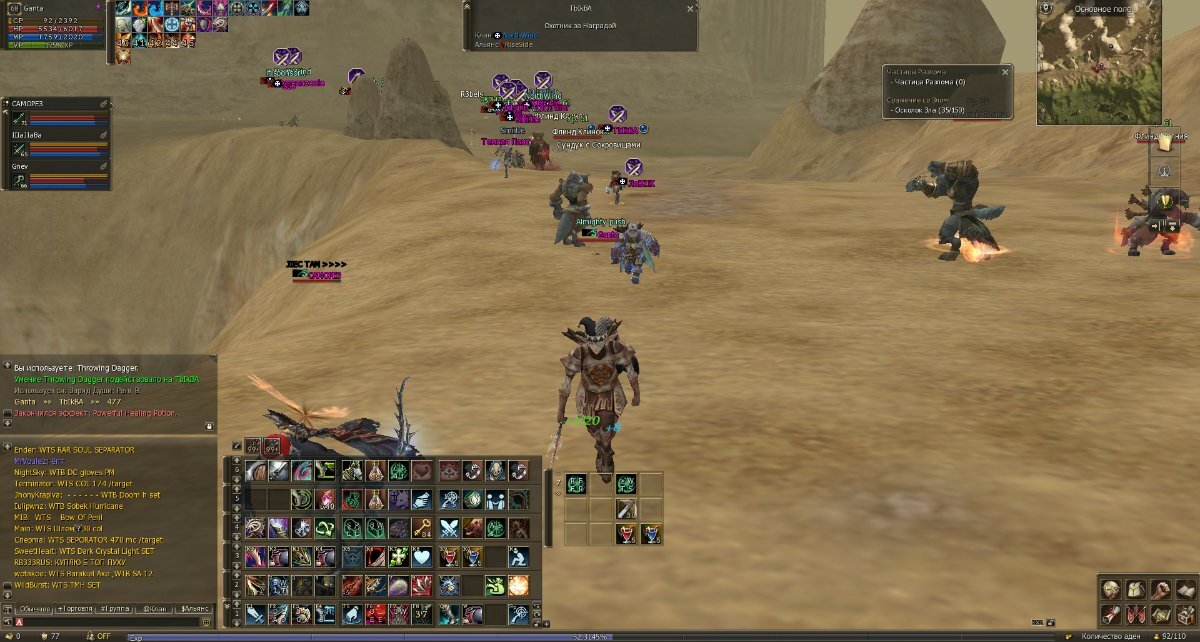Switch to the Обычное chat tab
1200x642 pixels.
point(33,608)
